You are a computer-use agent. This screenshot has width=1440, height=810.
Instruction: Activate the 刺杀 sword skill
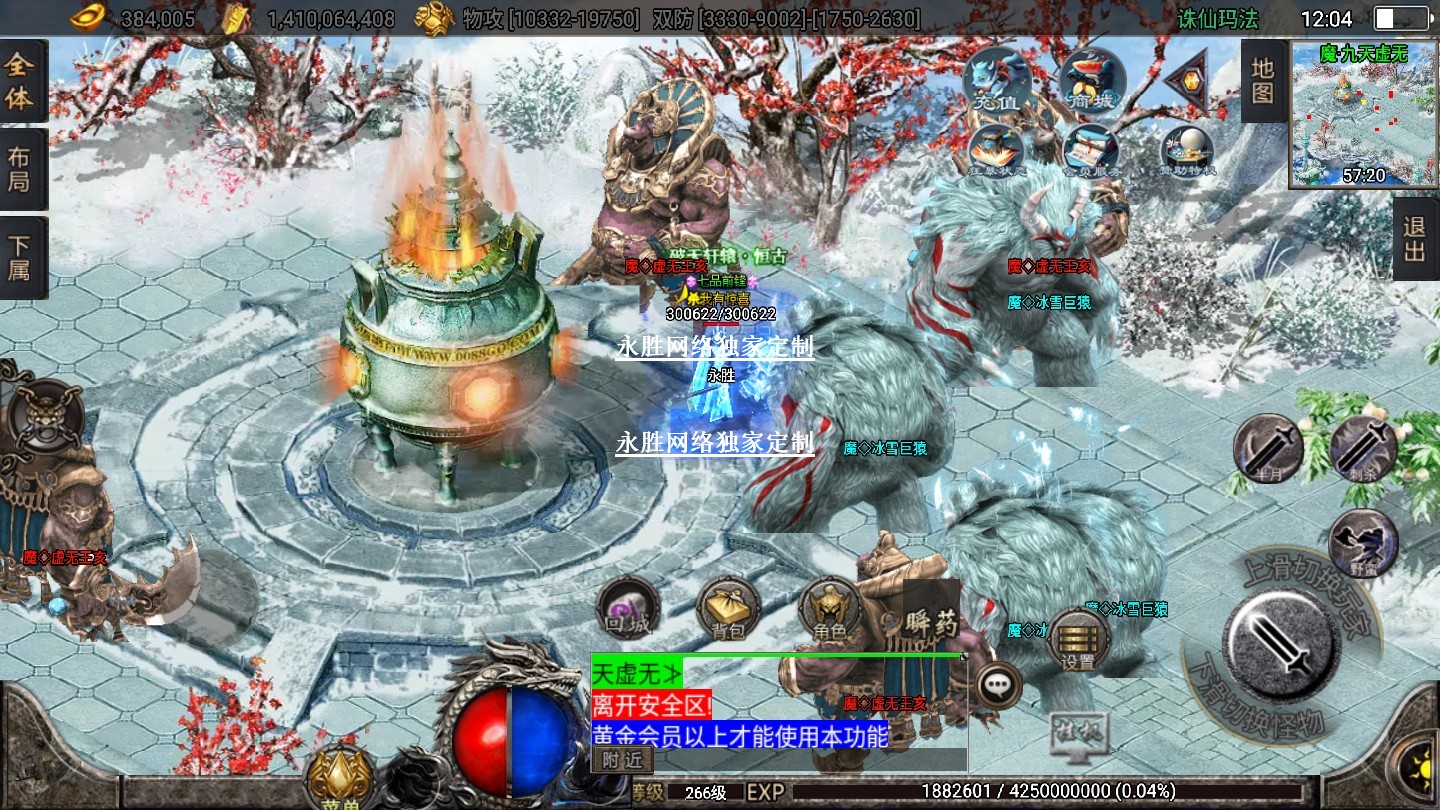(x=1363, y=449)
